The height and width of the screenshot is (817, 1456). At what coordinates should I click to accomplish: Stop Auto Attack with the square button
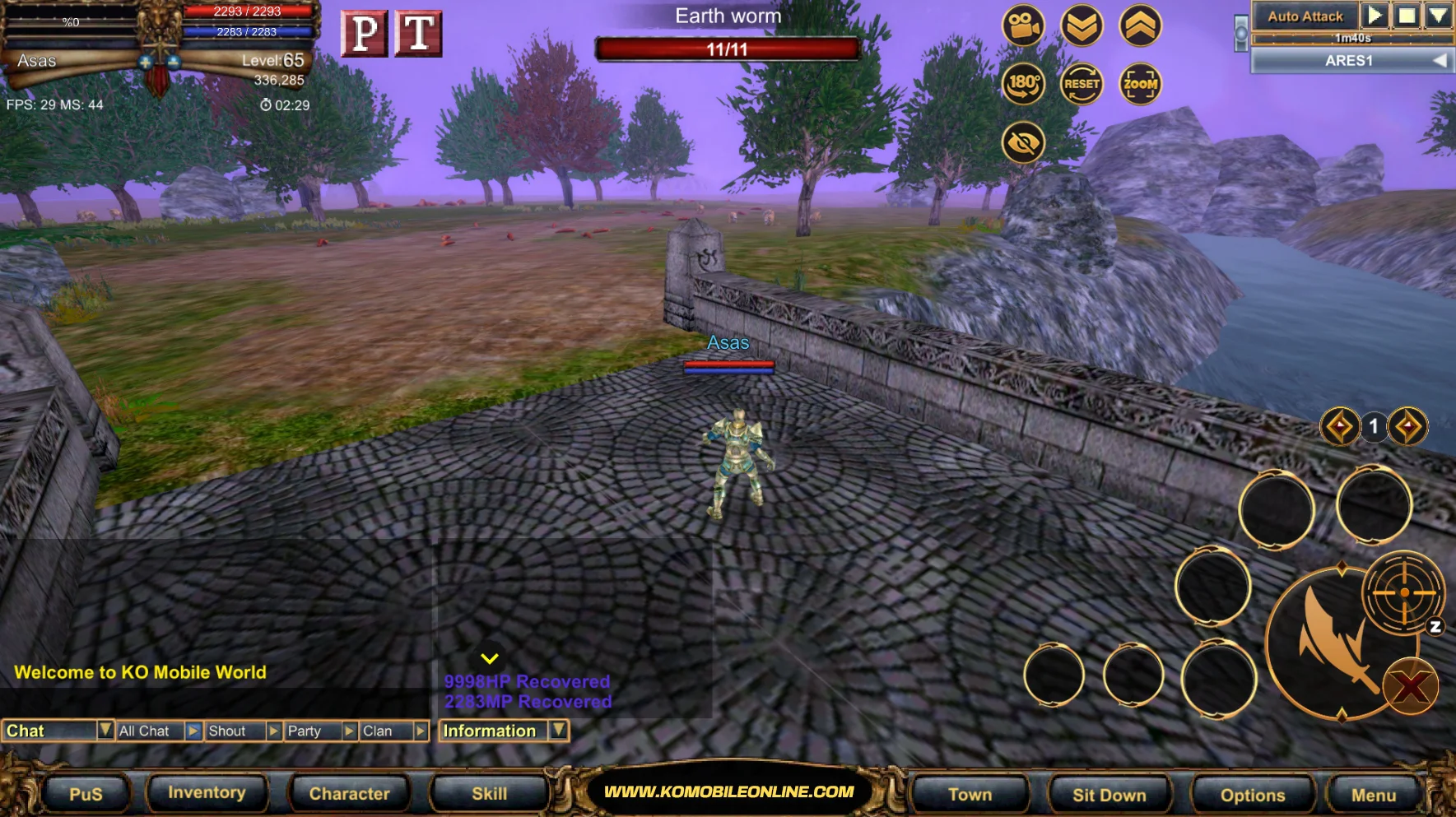pos(1407,16)
